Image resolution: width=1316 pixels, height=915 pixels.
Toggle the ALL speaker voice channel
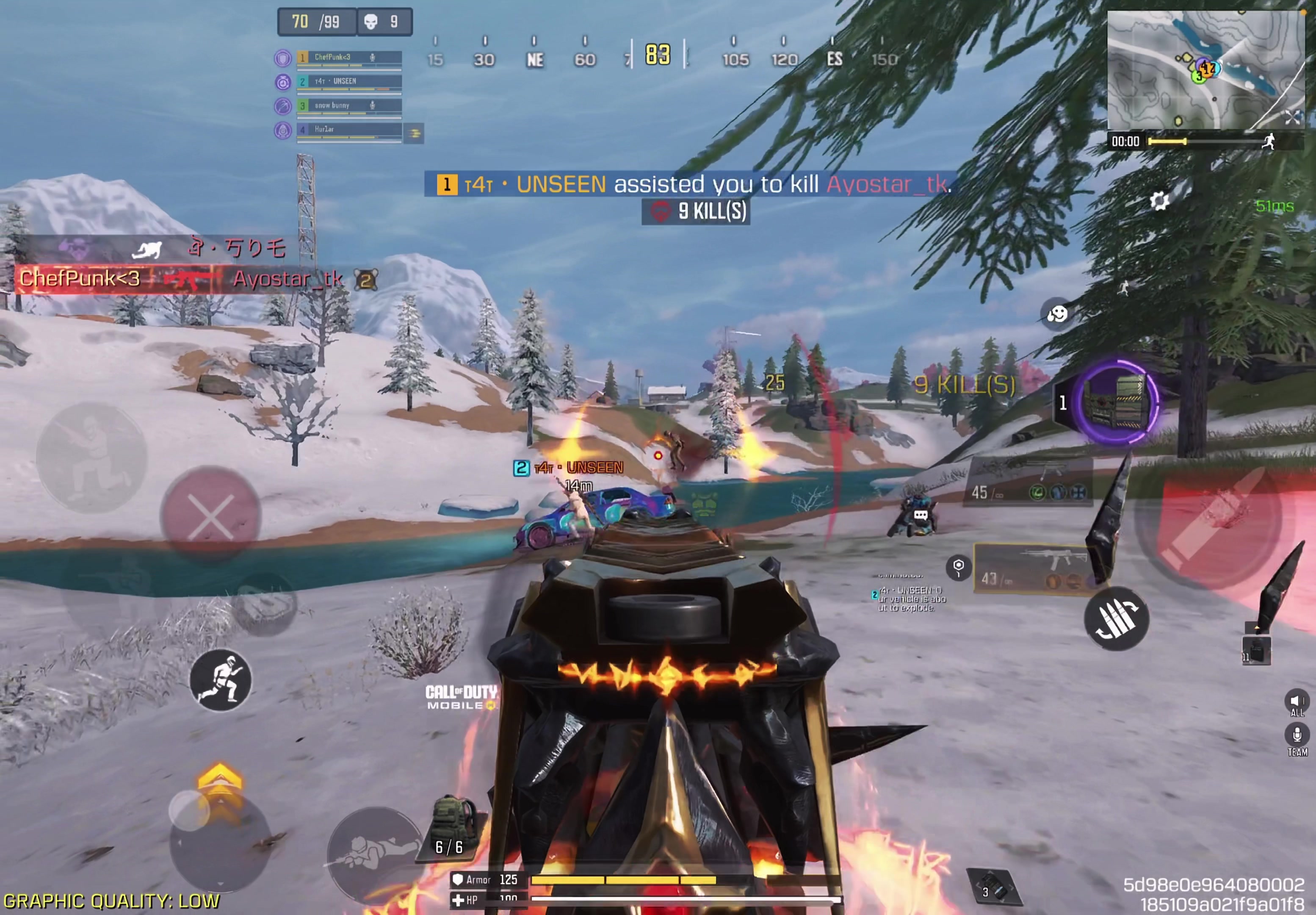click(x=1297, y=703)
